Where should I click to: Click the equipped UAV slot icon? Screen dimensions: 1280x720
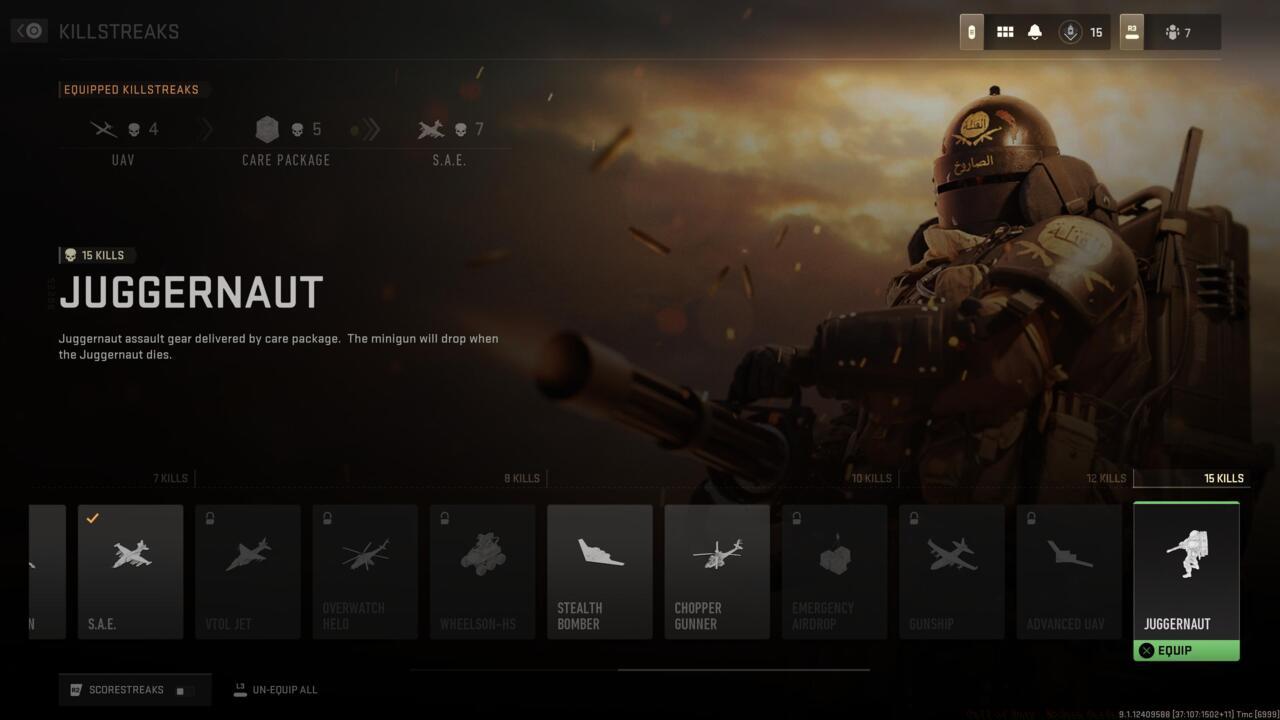click(x=103, y=128)
